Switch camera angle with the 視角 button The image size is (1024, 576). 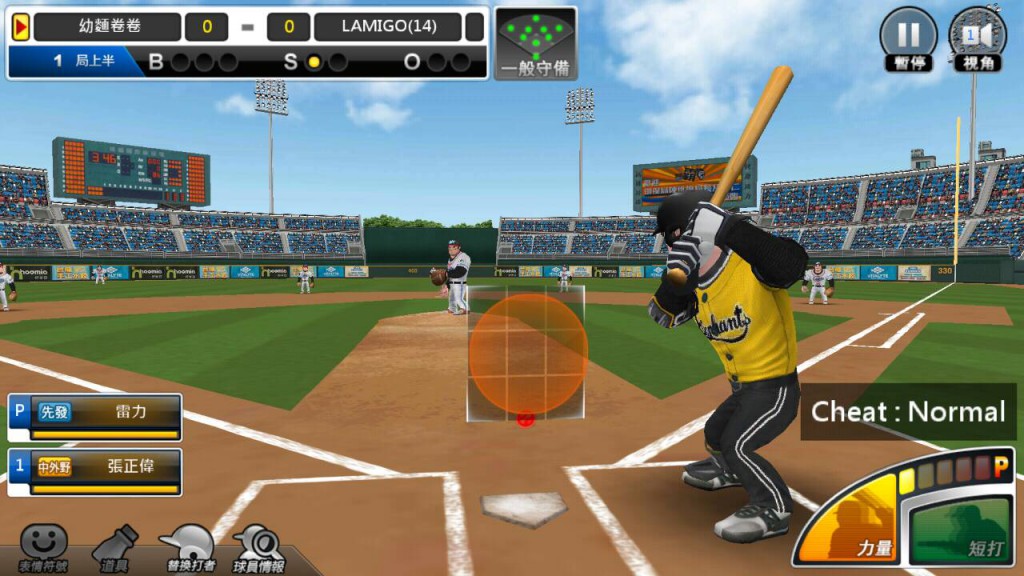[976, 36]
